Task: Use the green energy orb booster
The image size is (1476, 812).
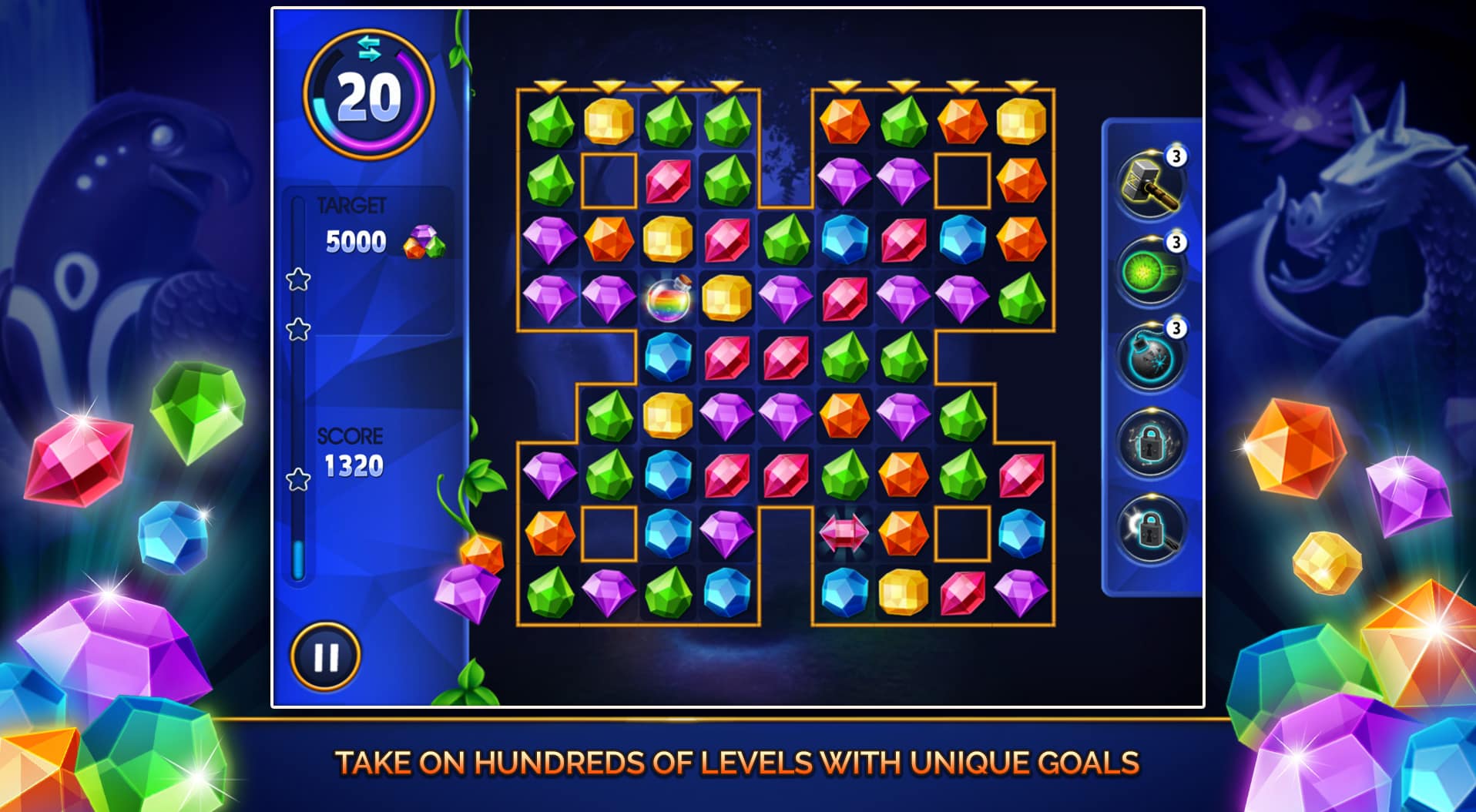Action: 1149,271
